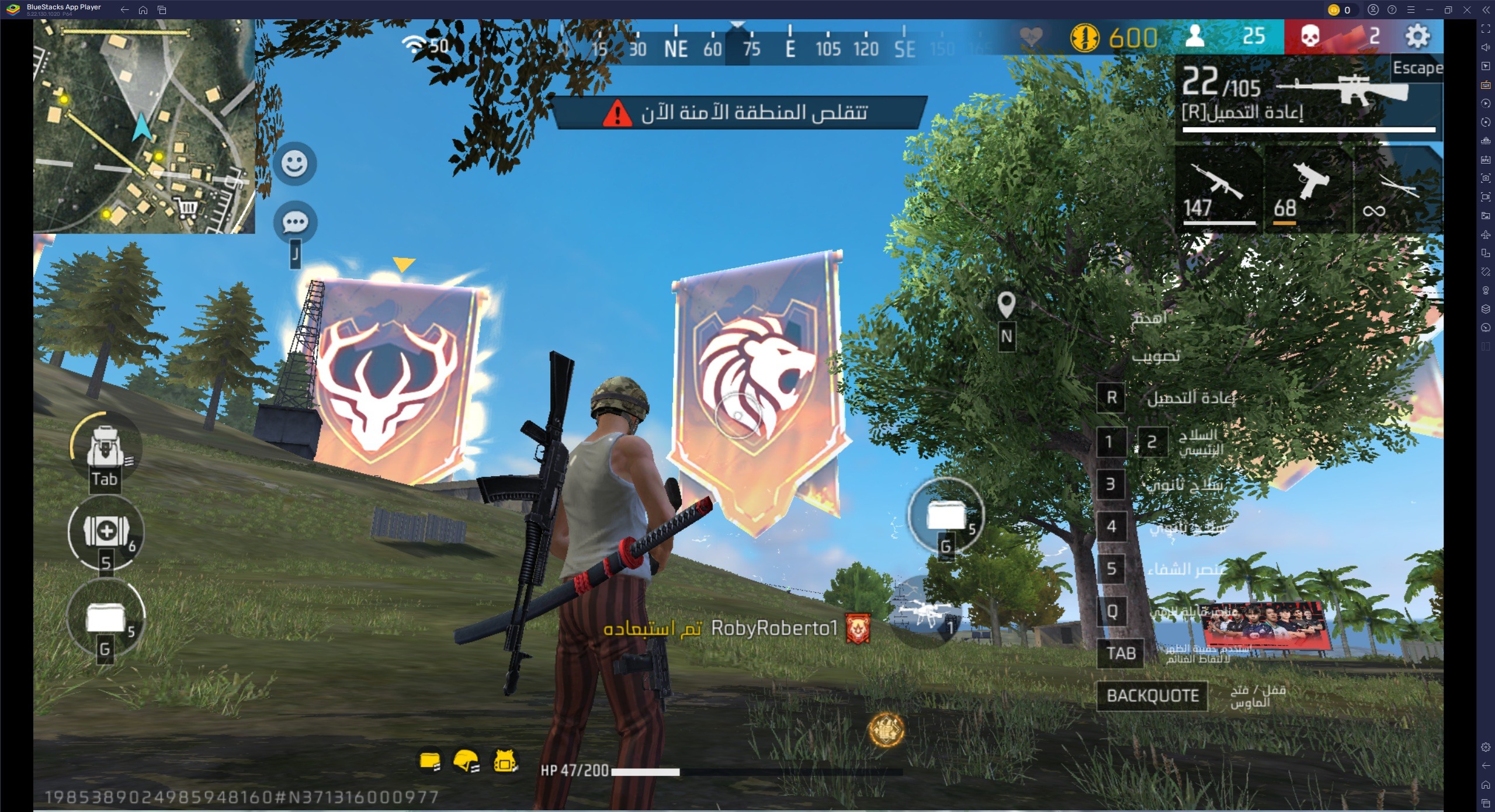Click the BACKQUOTE mouse lock button
Screen dimensions: 1495x812
click(1151, 695)
